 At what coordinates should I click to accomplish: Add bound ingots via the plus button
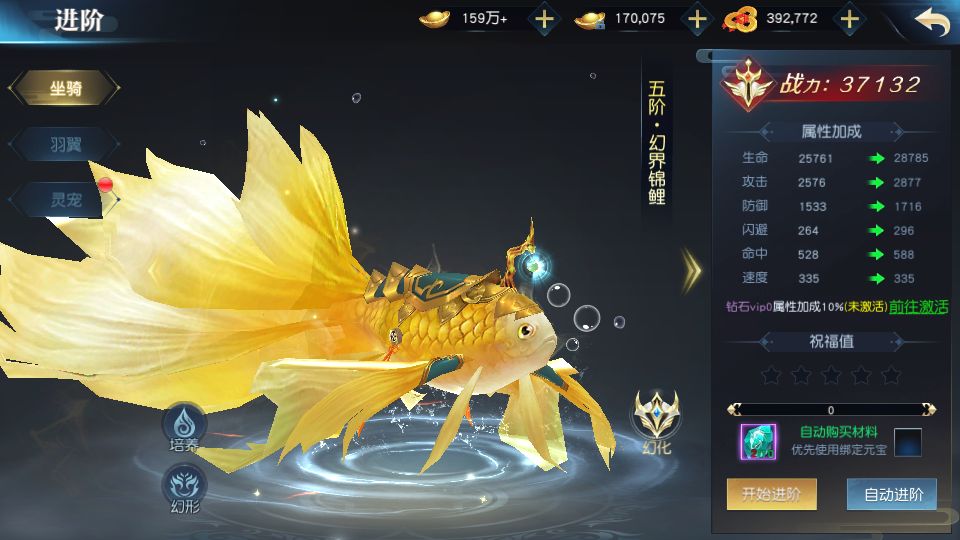tap(697, 19)
